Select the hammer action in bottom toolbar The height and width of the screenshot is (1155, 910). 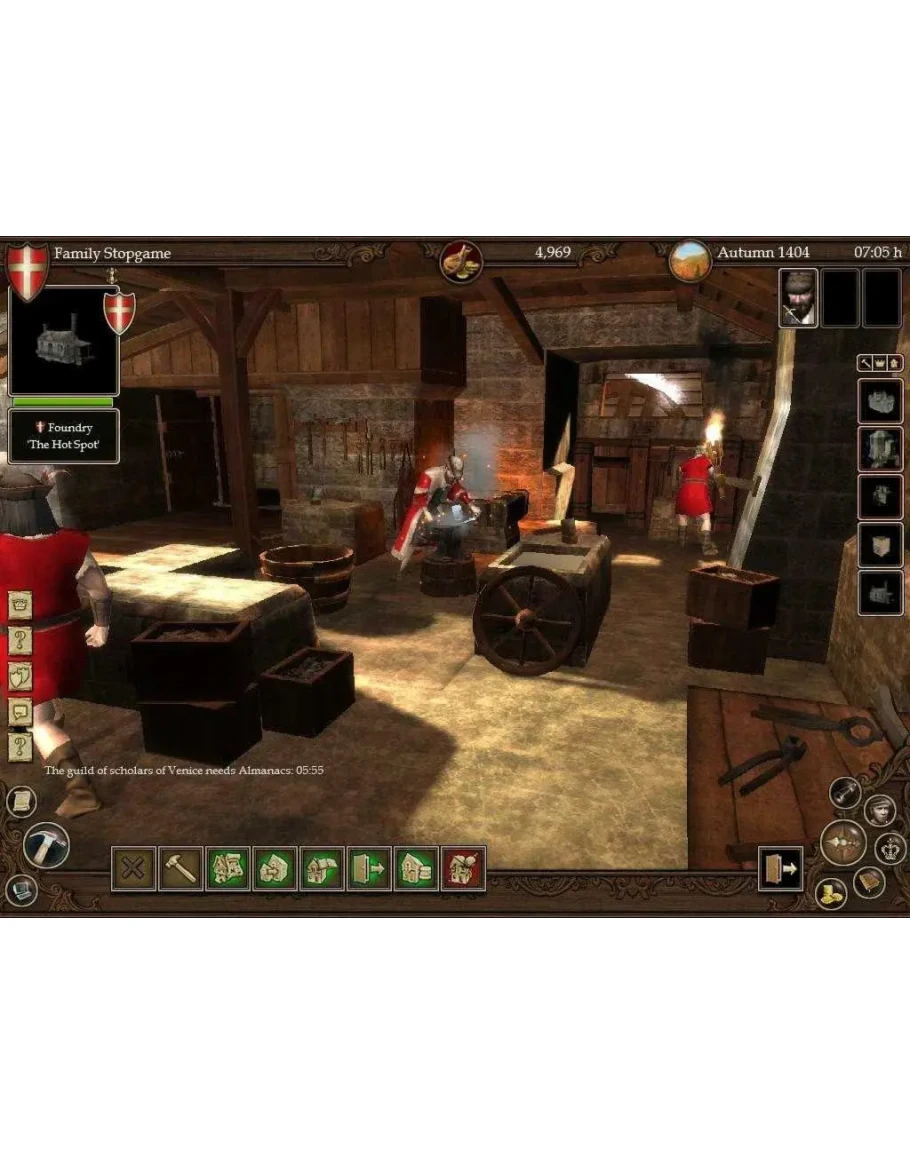pos(180,868)
